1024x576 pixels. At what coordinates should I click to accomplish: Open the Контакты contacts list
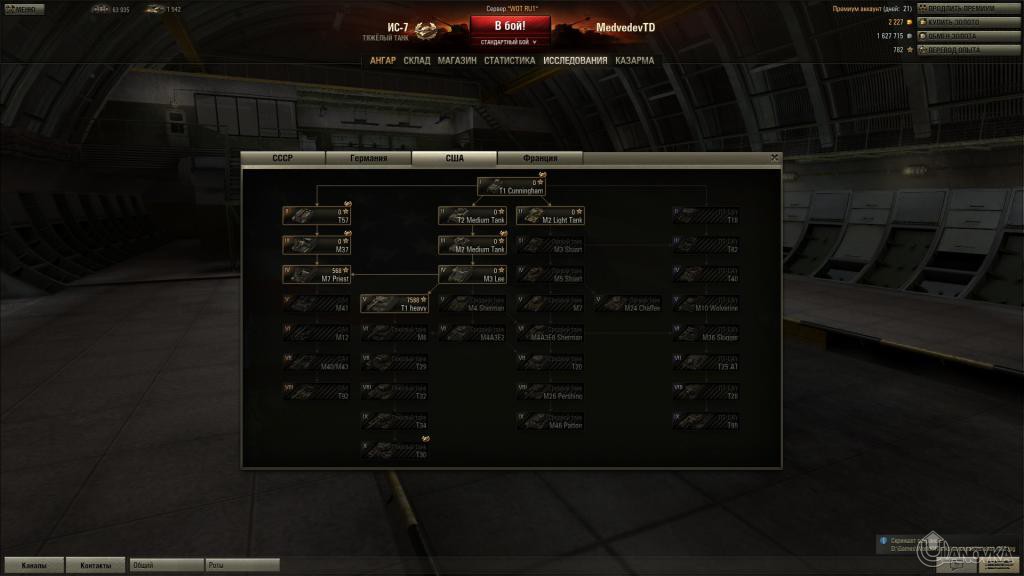(96, 565)
